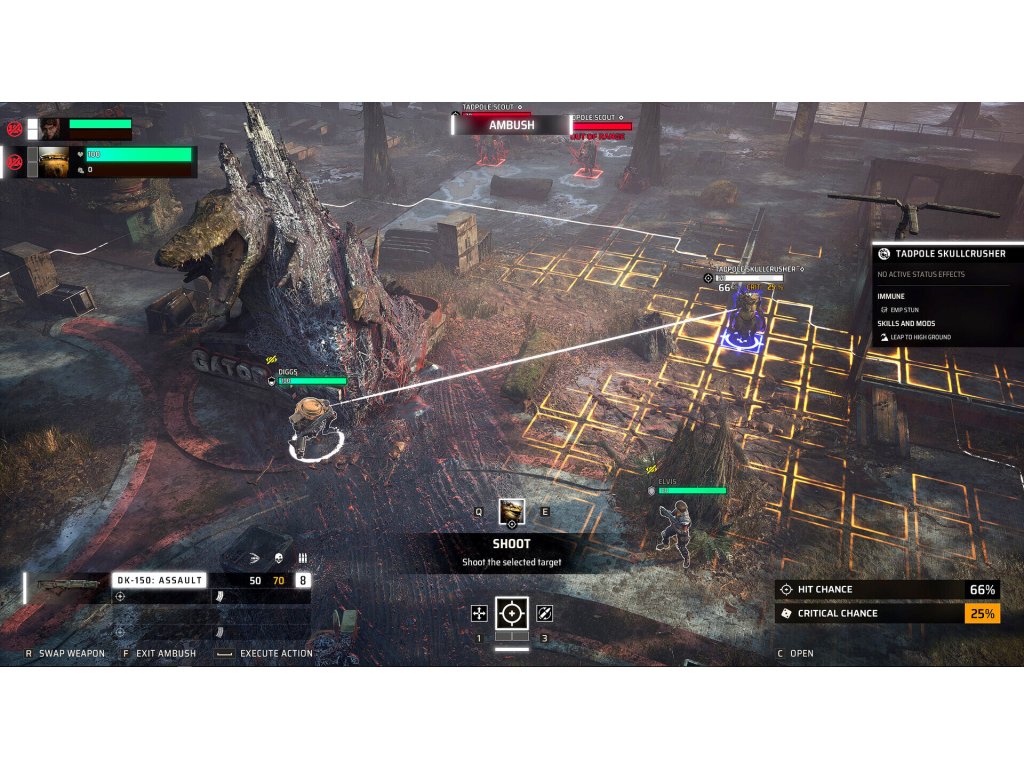This screenshot has width=1024, height=768.
Task: Choose the move action arrows icon
Action: [x=479, y=614]
